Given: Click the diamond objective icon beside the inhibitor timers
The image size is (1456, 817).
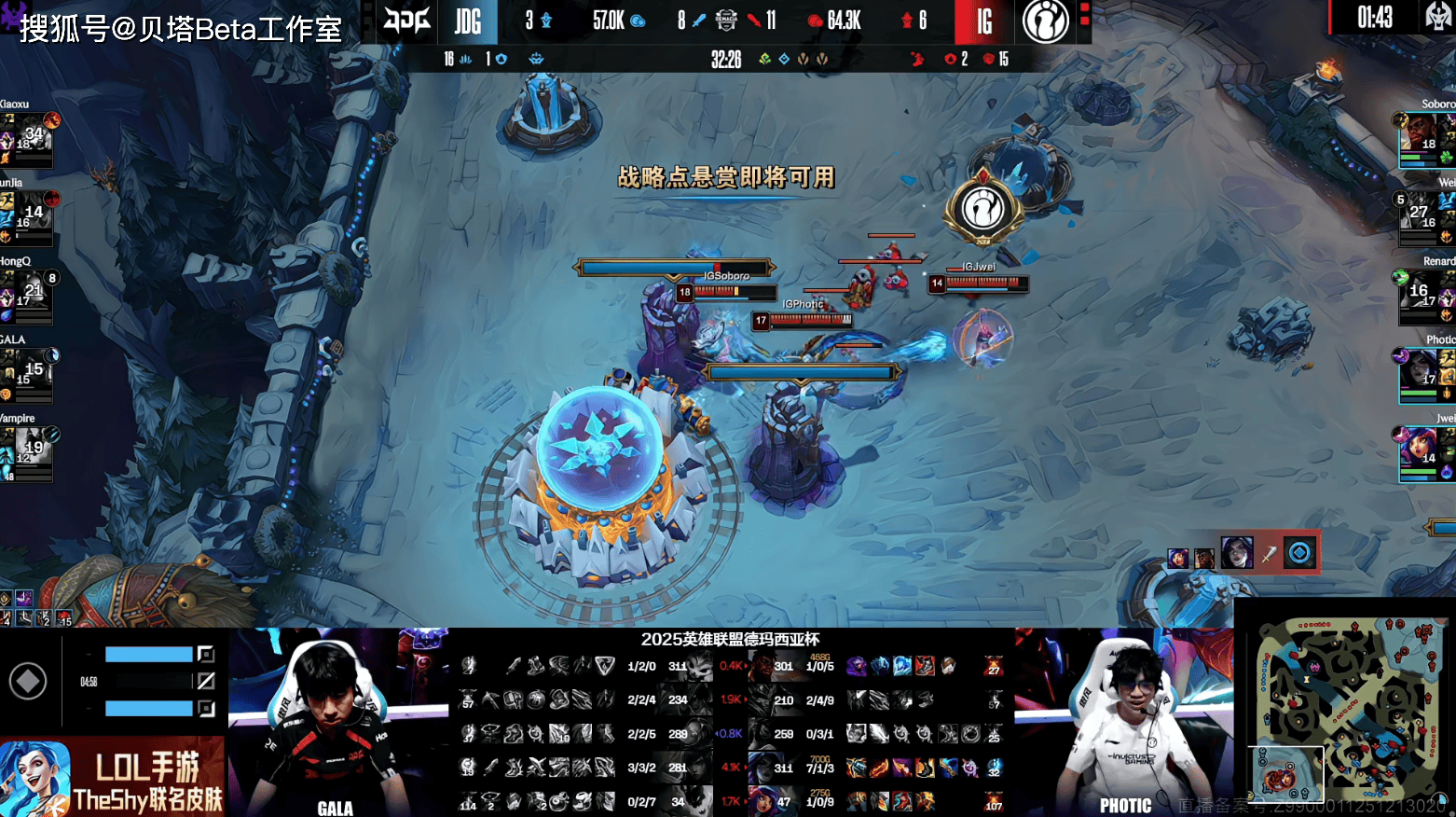Looking at the screenshot, I should click(28, 682).
